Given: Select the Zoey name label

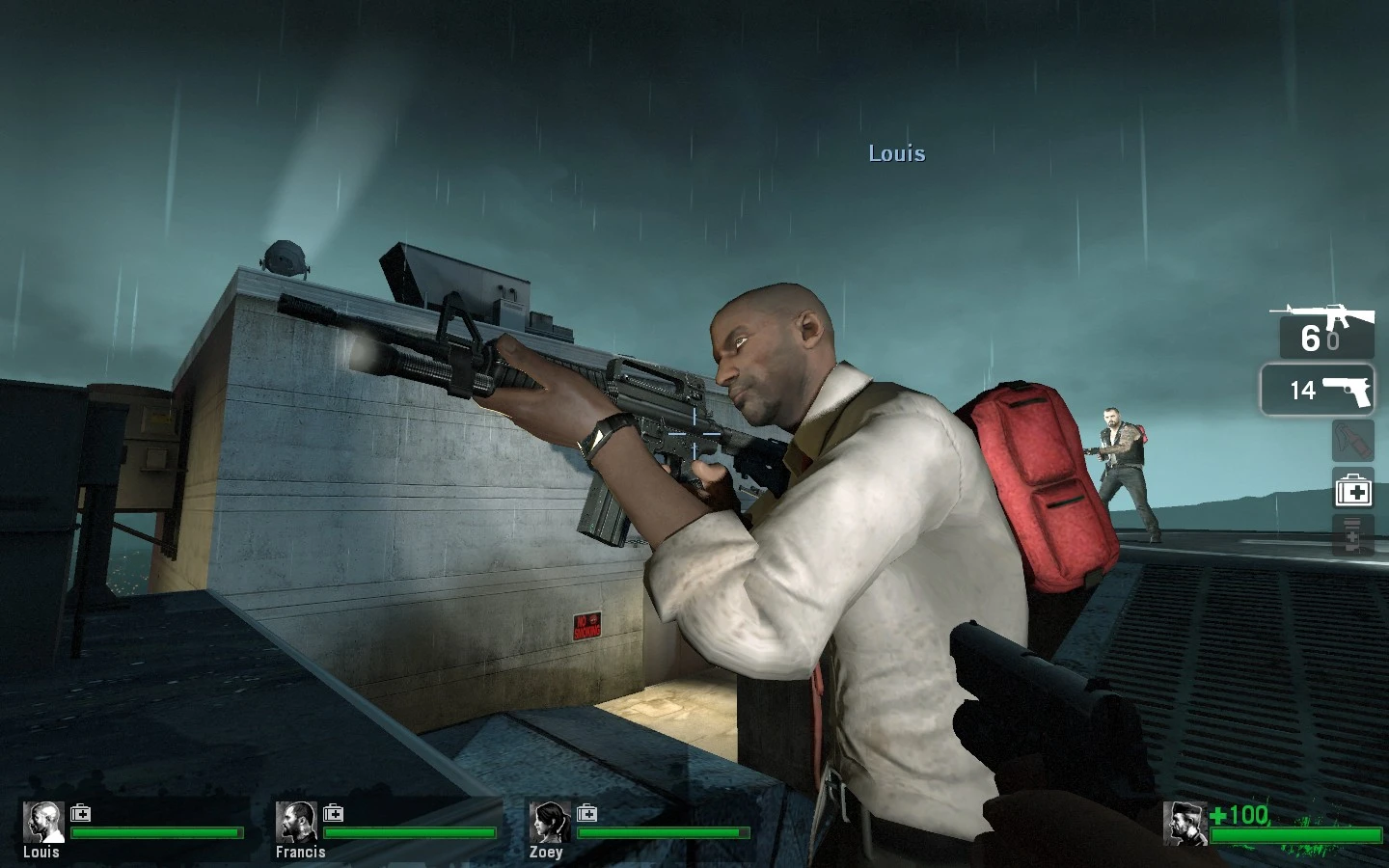Looking at the screenshot, I should click(x=548, y=853).
